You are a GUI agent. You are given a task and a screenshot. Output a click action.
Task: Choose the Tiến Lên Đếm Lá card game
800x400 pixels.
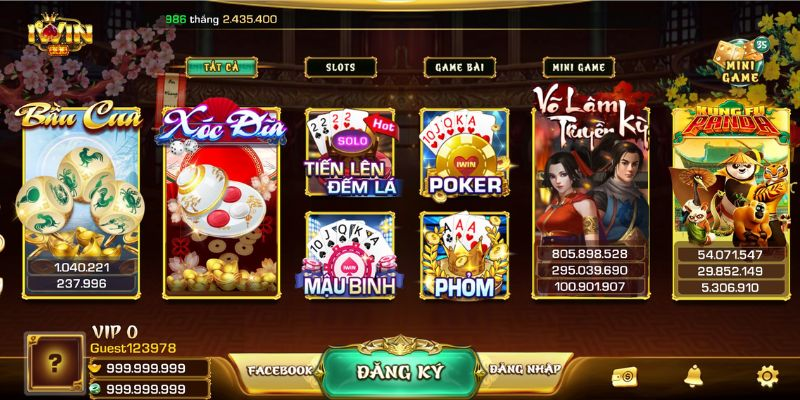(x=350, y=153)
